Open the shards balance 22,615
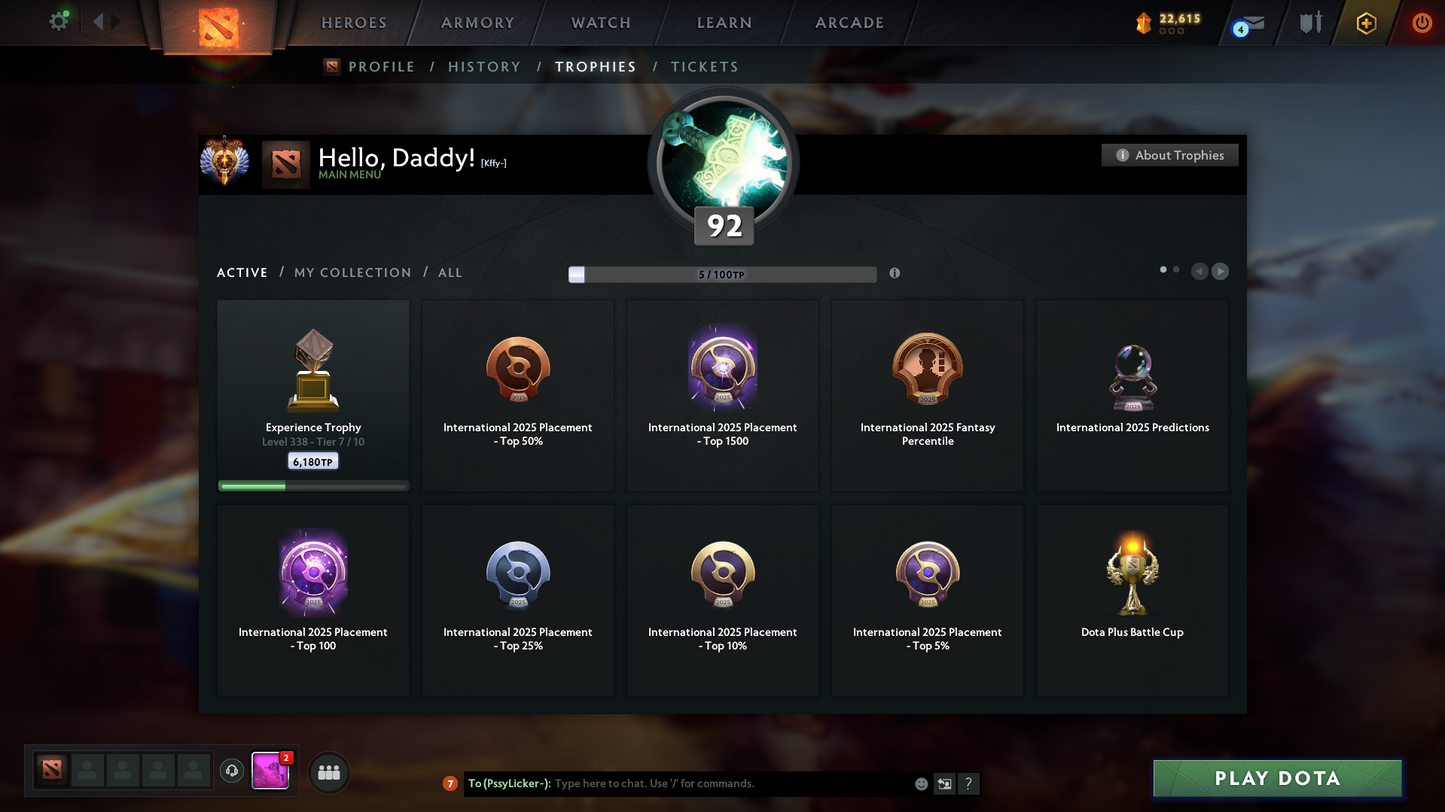Screen dimensions: 1445x812 [x=1170, y=20]
